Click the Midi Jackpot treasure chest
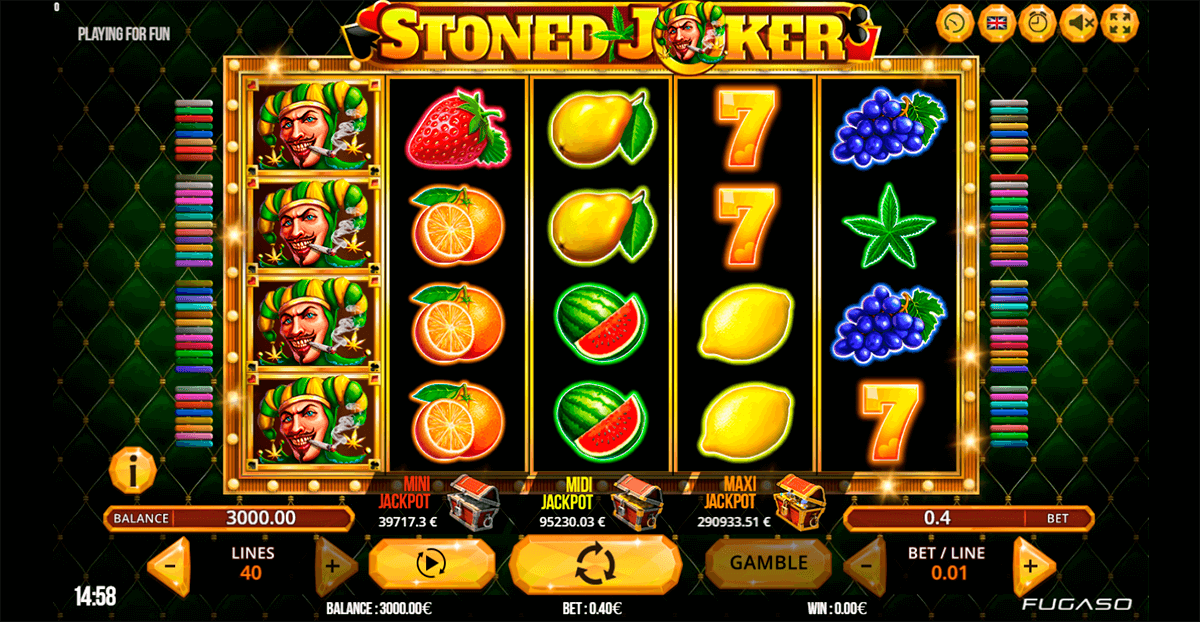The height and width of the screenshot is (622, 1200). tap(635, 500)
